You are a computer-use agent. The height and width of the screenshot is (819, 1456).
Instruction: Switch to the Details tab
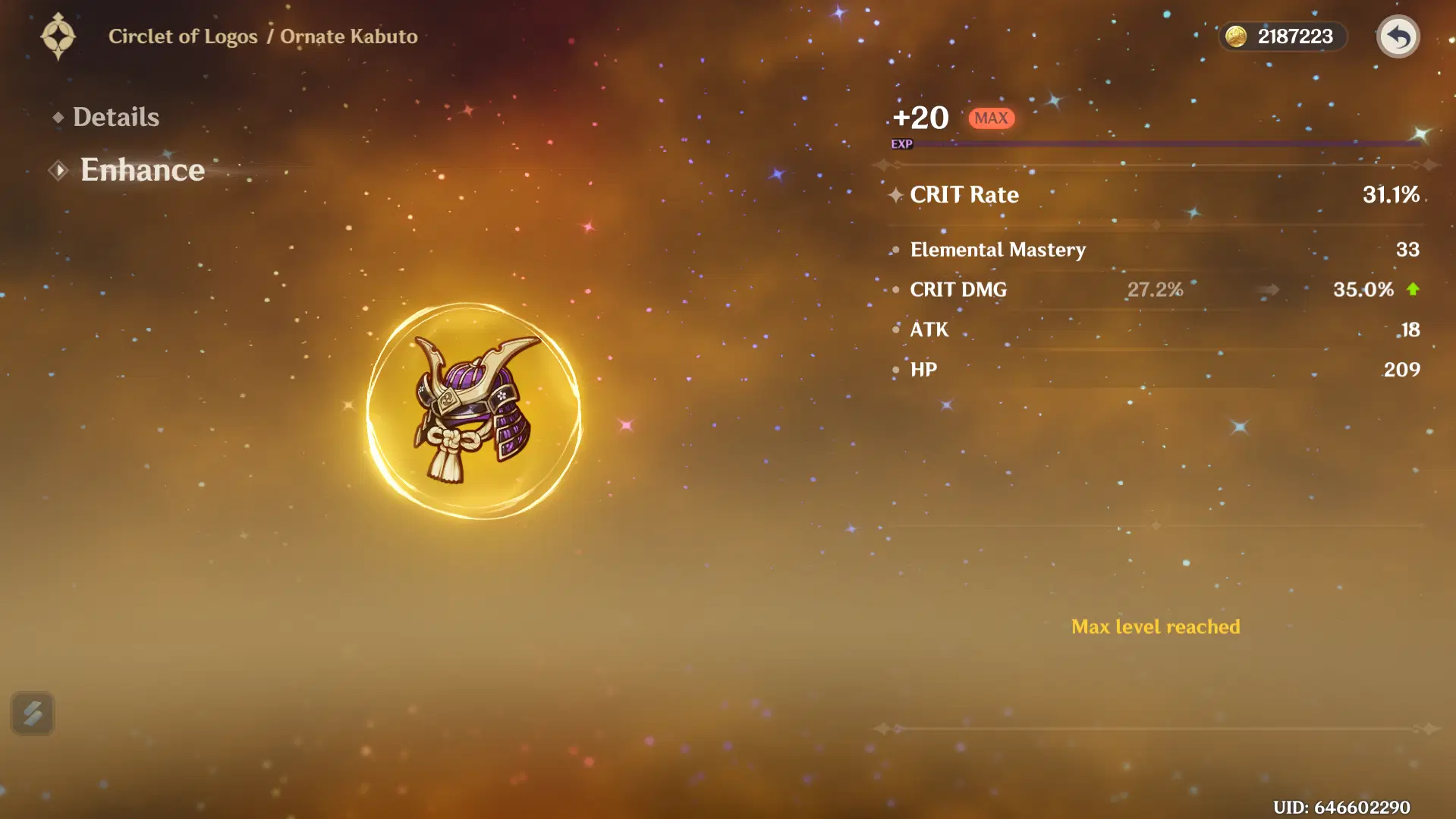[115, 116]
